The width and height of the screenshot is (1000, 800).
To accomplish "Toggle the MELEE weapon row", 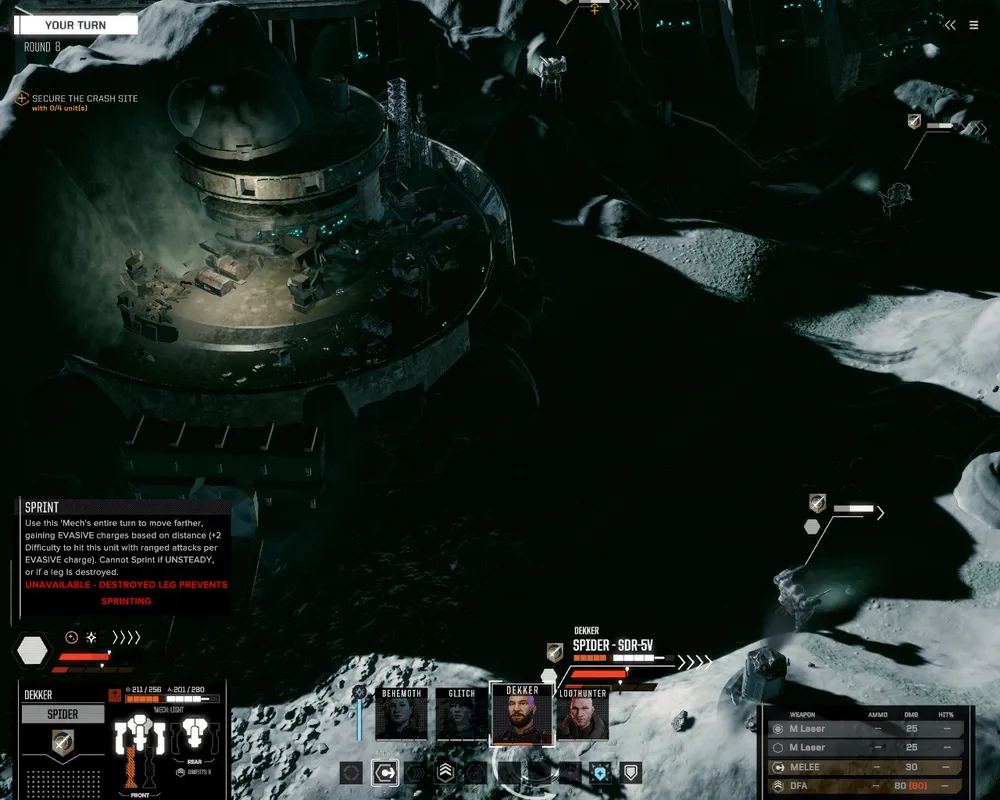I will [865, 767].
